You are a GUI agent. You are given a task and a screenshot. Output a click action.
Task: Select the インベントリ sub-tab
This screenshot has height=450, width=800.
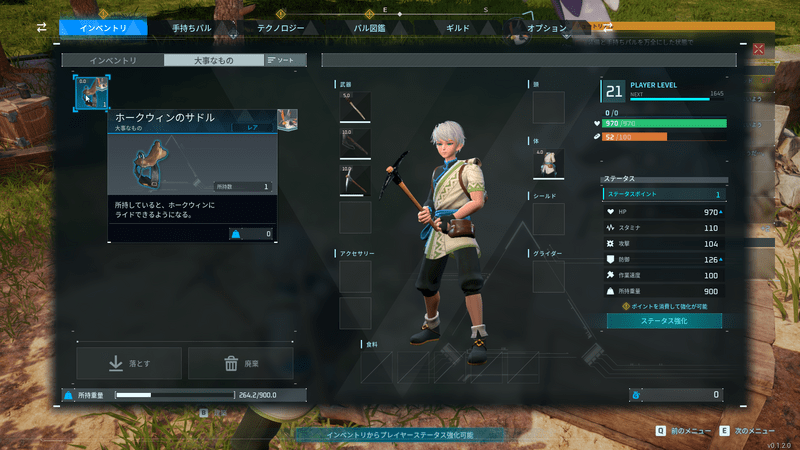113,61
